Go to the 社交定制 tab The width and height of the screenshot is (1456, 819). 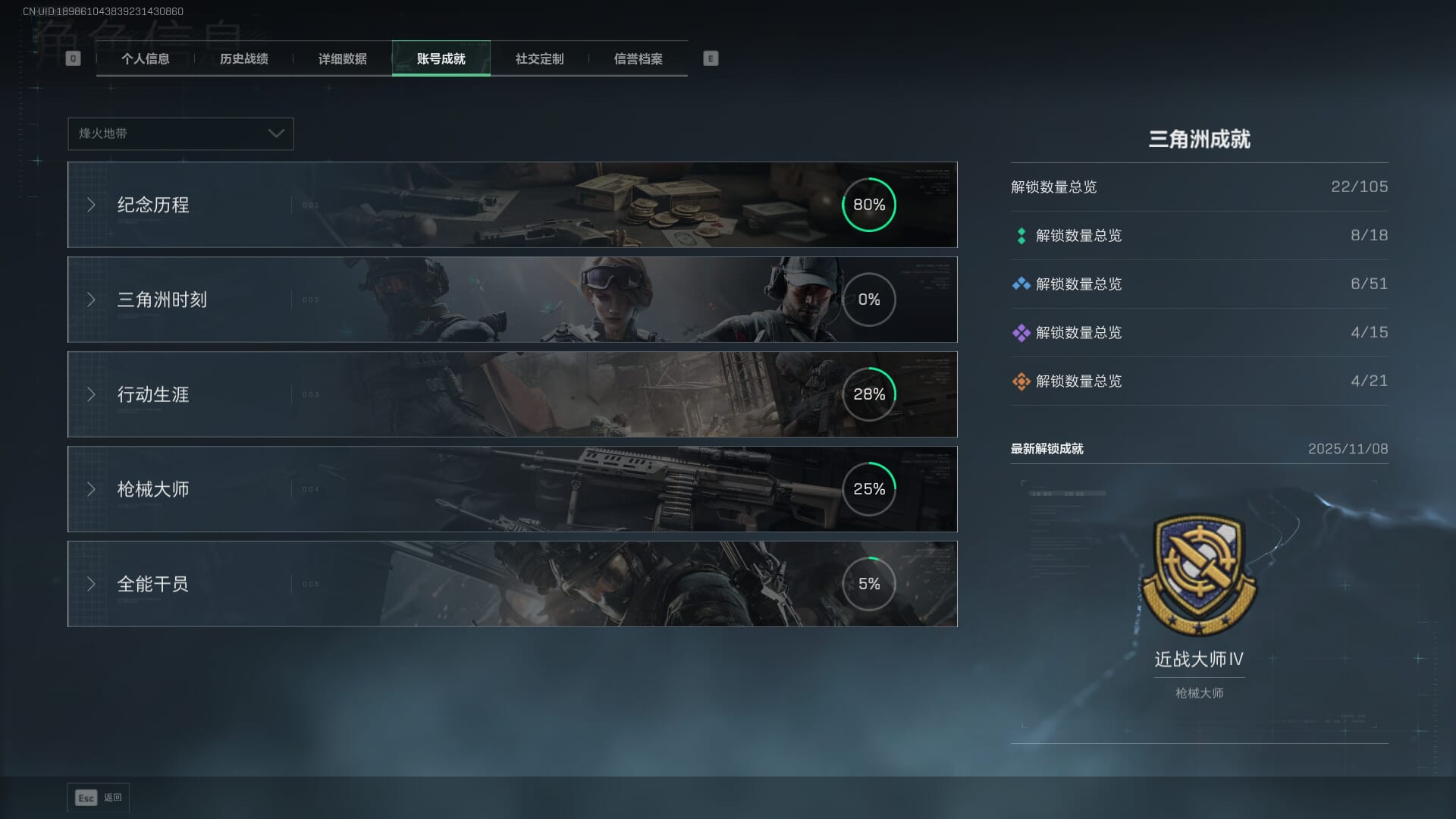coord(539,59)
